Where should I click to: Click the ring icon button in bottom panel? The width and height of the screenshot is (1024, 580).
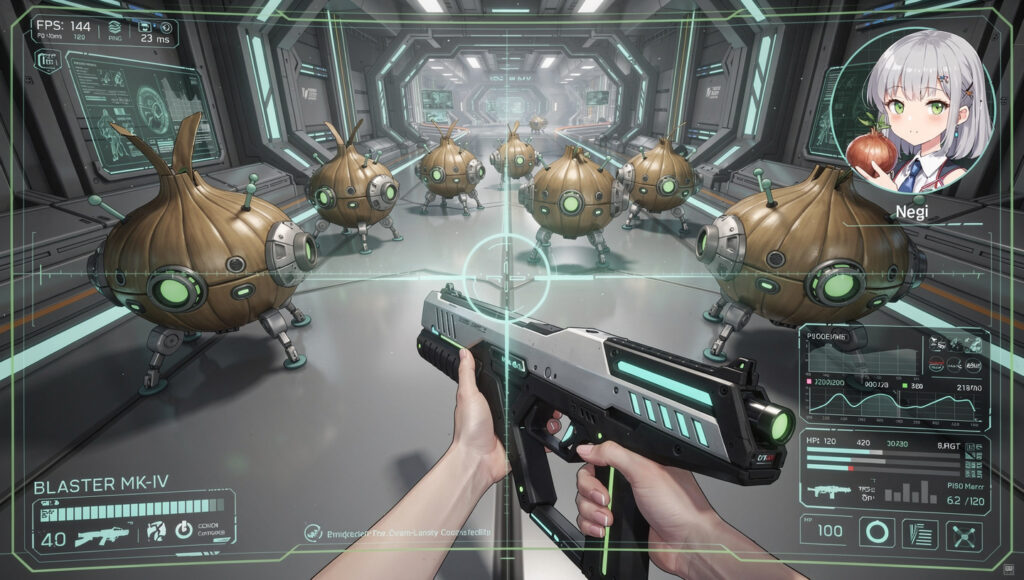879,532
